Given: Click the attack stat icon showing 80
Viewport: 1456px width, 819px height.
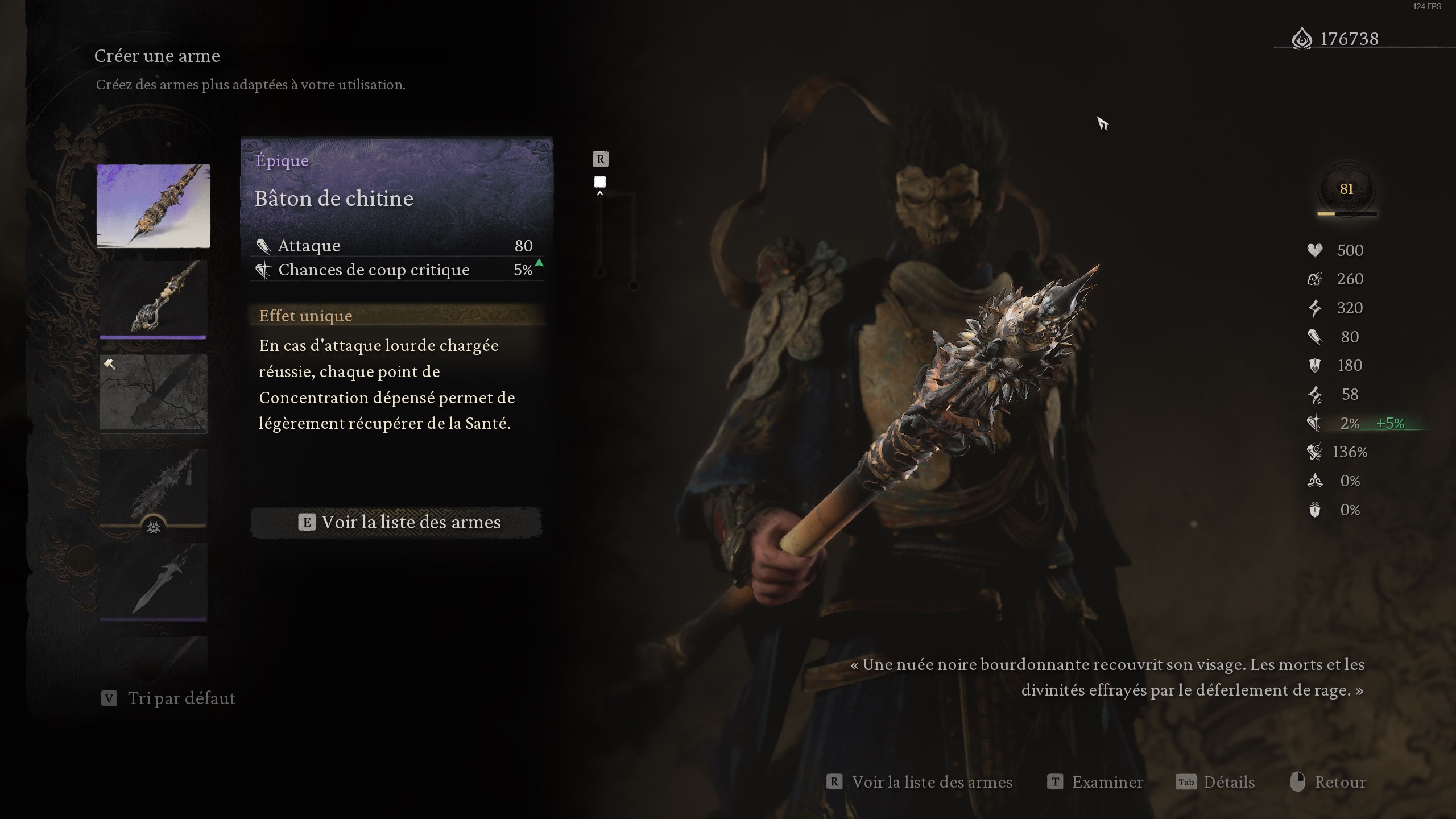Looking at the screenshot, I should pyautogui.click(x=1316, y=337).
